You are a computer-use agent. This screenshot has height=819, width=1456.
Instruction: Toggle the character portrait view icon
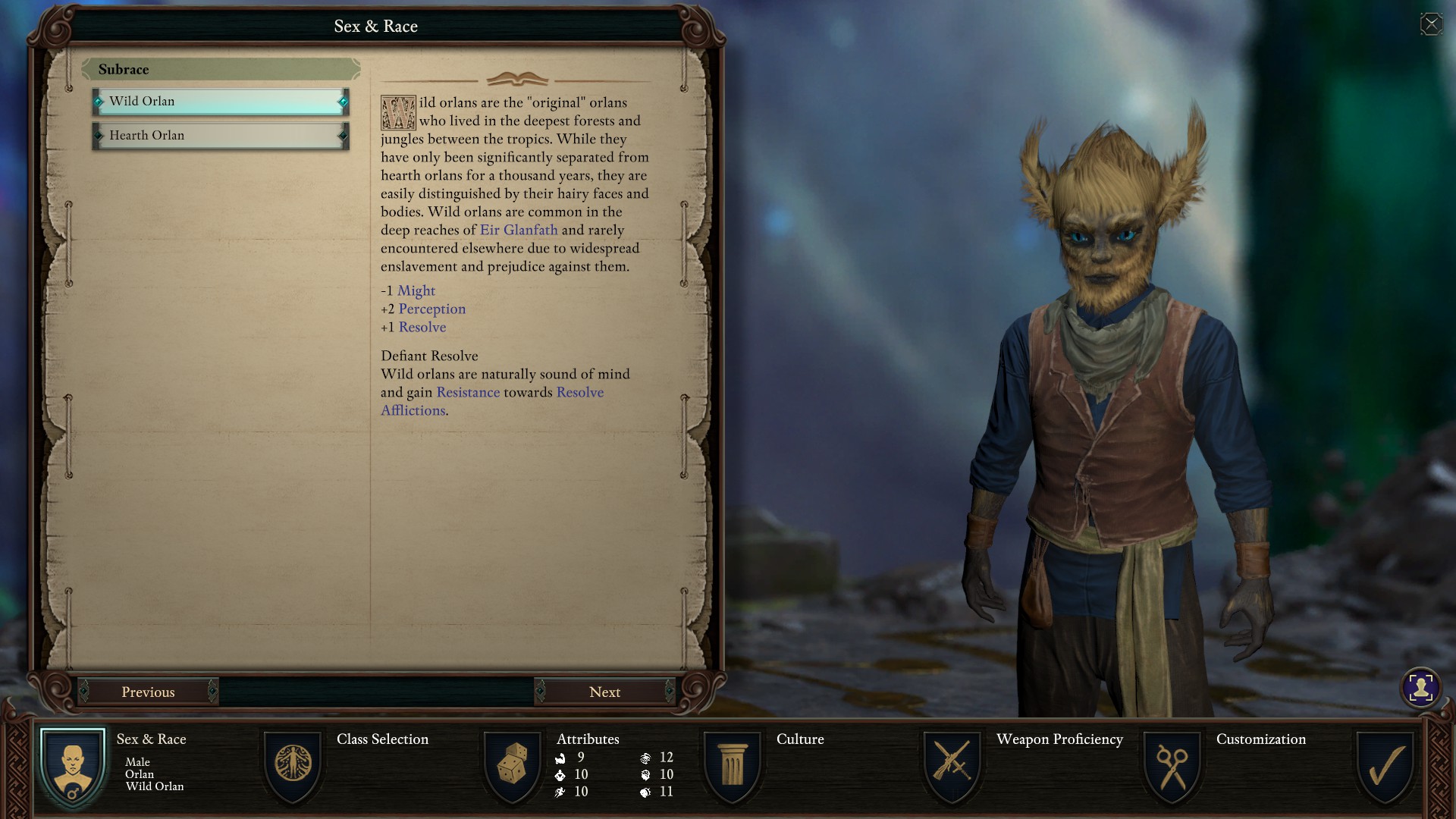click(x=1420, y=688)
